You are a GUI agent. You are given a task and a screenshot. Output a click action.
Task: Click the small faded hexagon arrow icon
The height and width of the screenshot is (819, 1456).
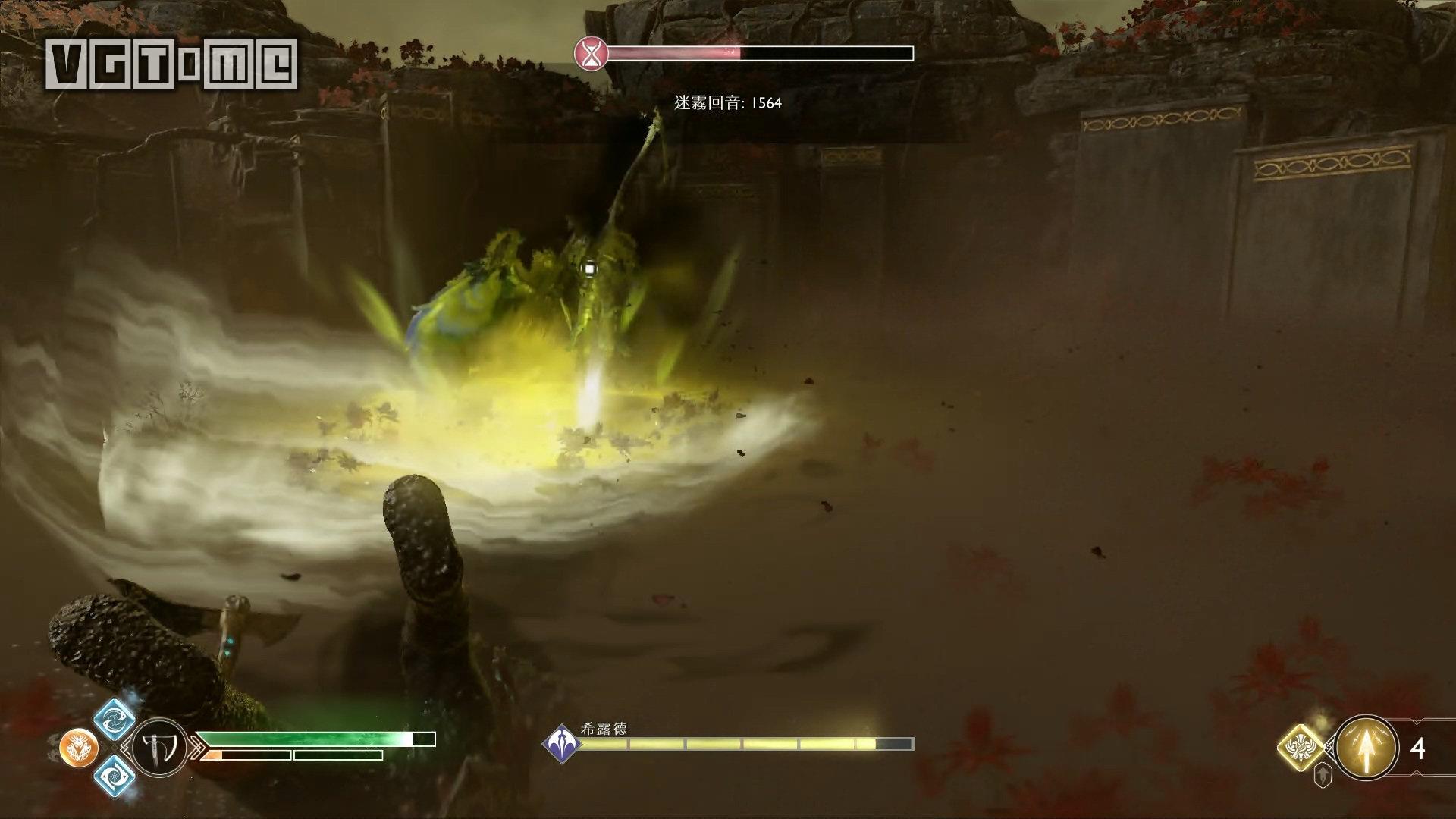1323,775
